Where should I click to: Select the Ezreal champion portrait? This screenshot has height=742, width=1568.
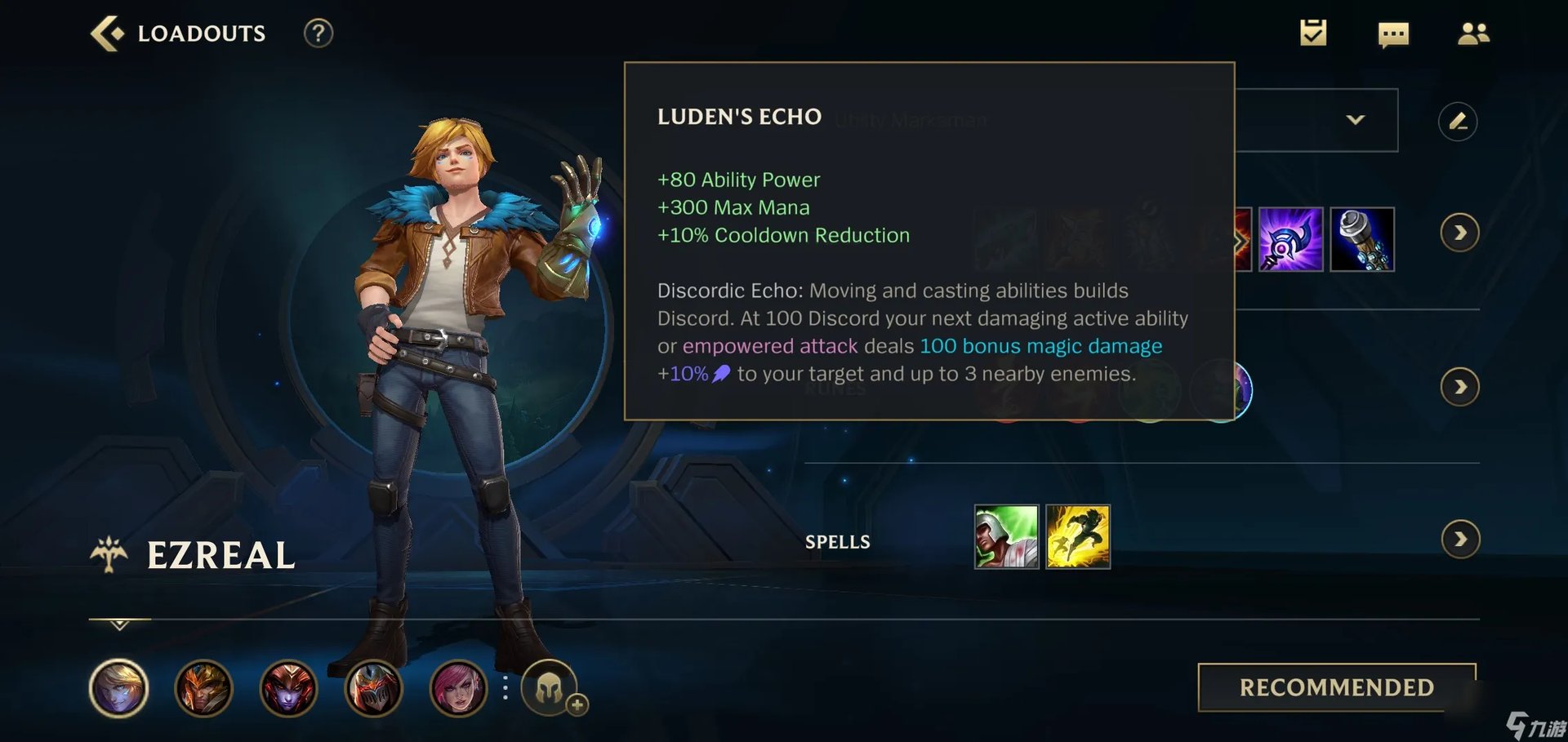[x=118, y=688]
